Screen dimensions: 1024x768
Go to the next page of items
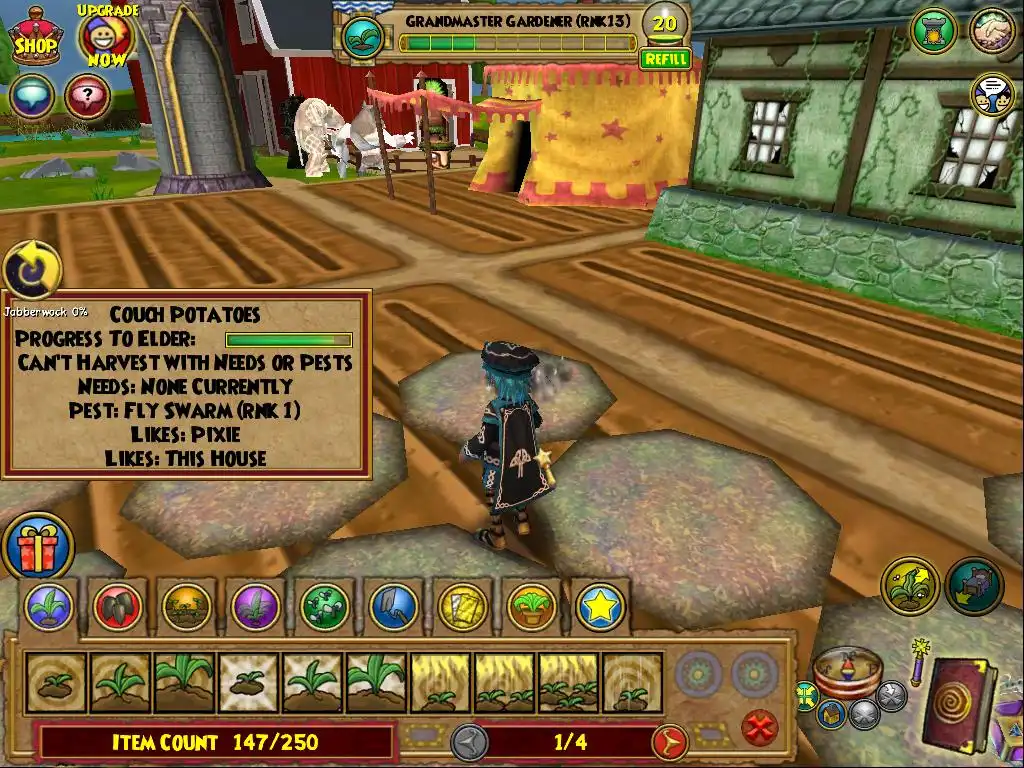670,742
